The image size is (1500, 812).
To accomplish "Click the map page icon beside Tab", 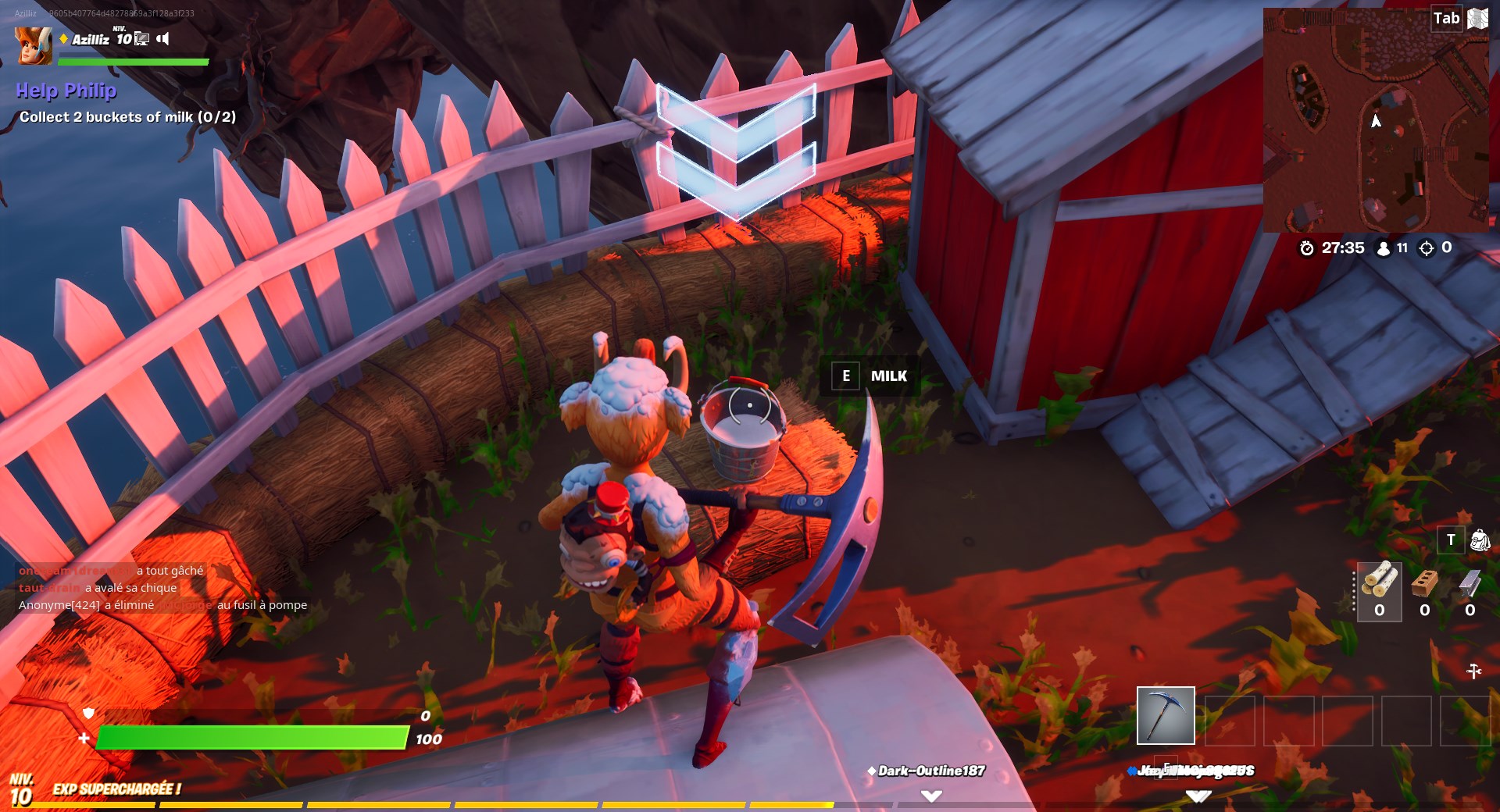I will pyautogui.click(x=1477, y=17).
